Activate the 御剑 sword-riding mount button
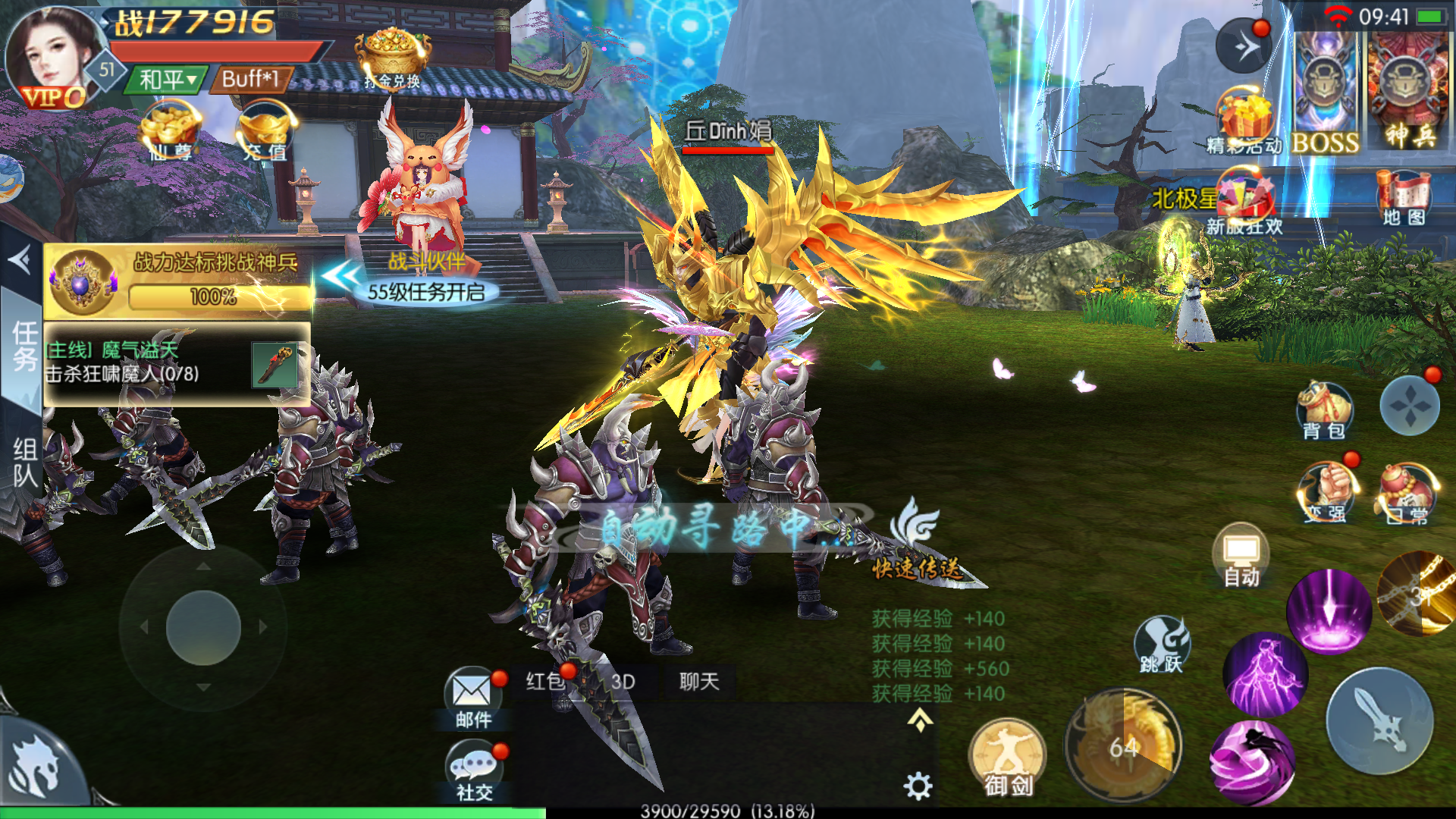Screen dimensions: 1456x819 pyautogui.click(x=1008, y=758)
